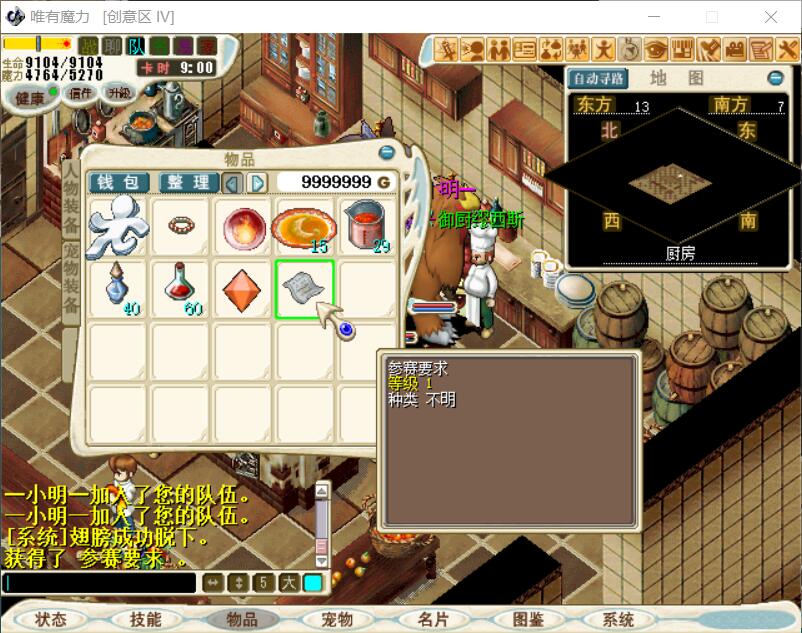Open the 状态 status menu

tap(51, 619)
